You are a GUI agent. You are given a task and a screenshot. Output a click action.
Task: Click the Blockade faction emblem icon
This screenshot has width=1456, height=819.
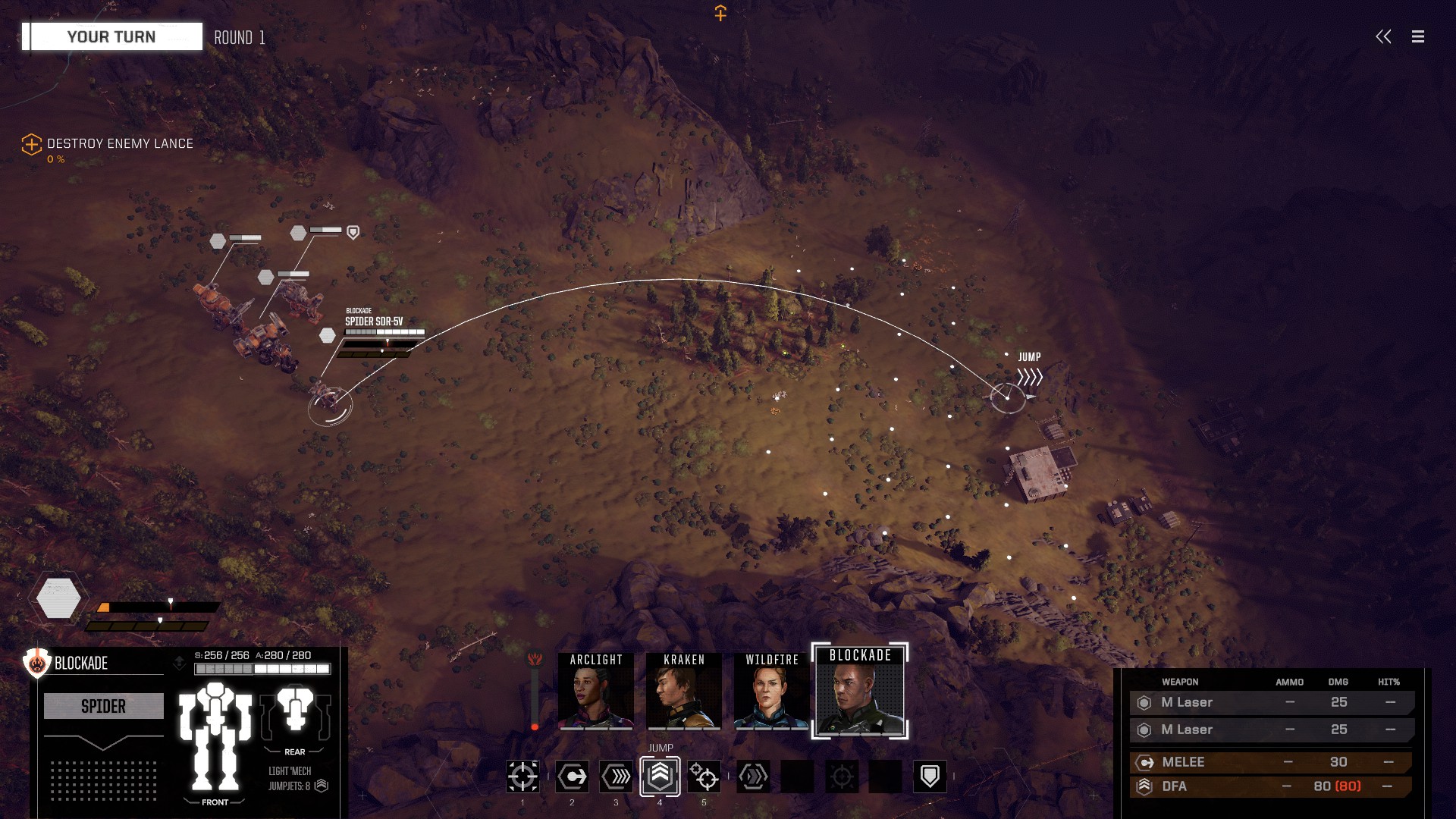coord(36,663)
